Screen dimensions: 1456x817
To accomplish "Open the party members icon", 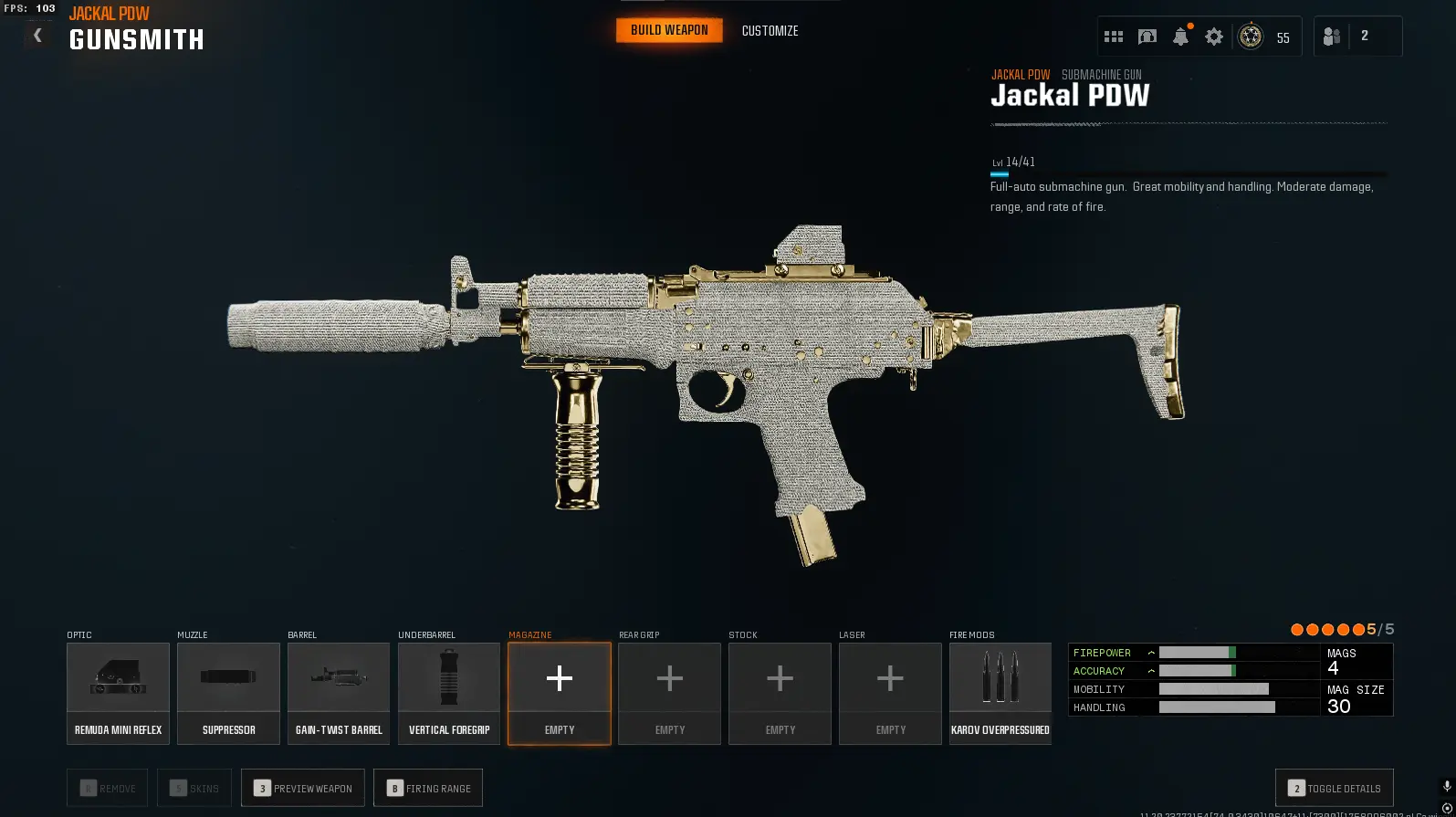I will pos(1332,37).
